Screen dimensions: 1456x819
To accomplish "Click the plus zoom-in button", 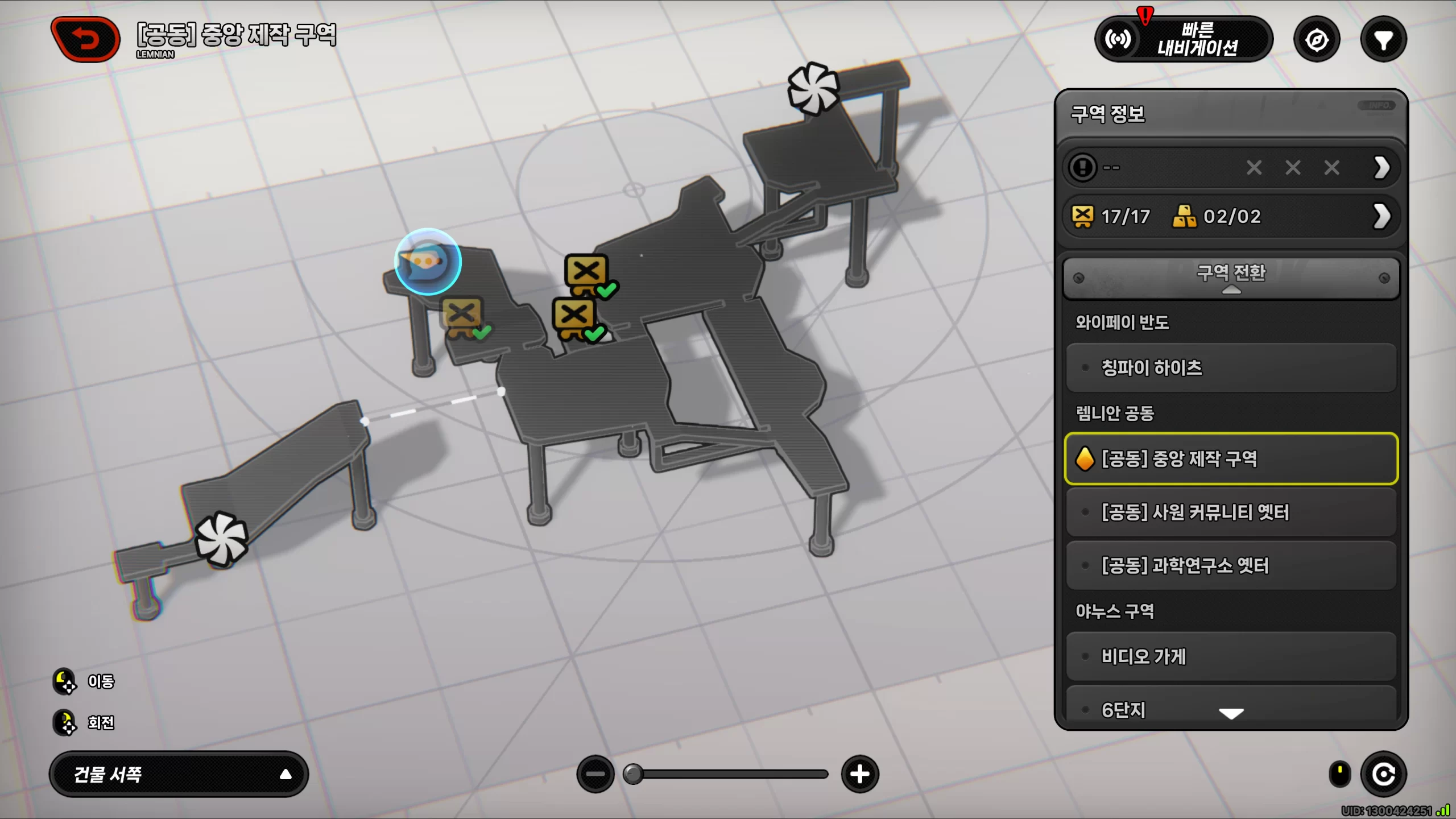I will [859, 774].
